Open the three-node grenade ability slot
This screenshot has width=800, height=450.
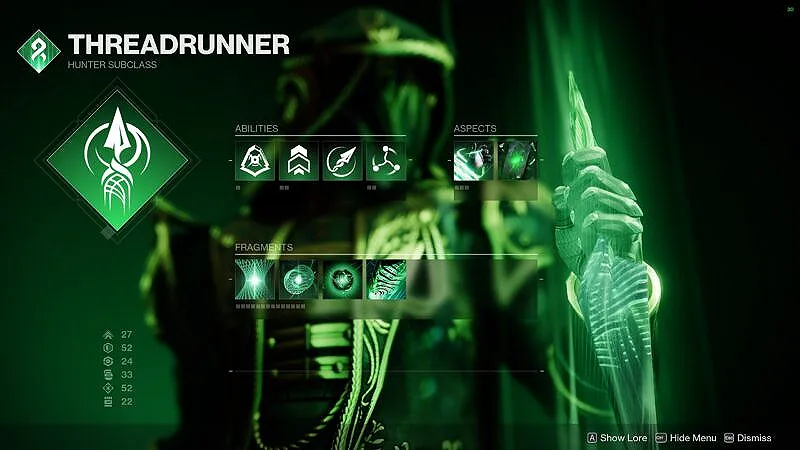pyautogui.click(x=385, y=161)
